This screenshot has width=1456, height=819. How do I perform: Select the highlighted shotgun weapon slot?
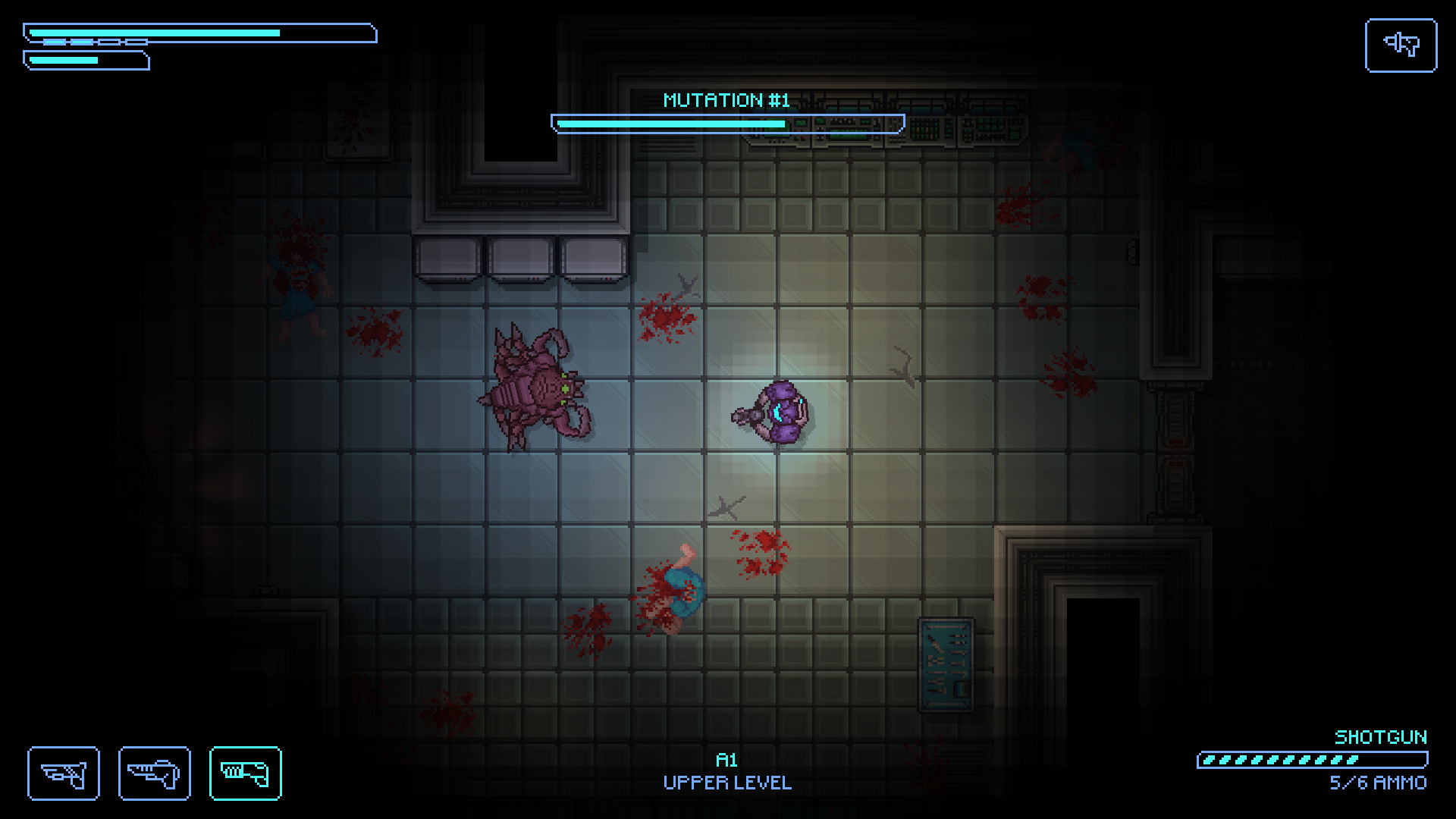point(245,773)
